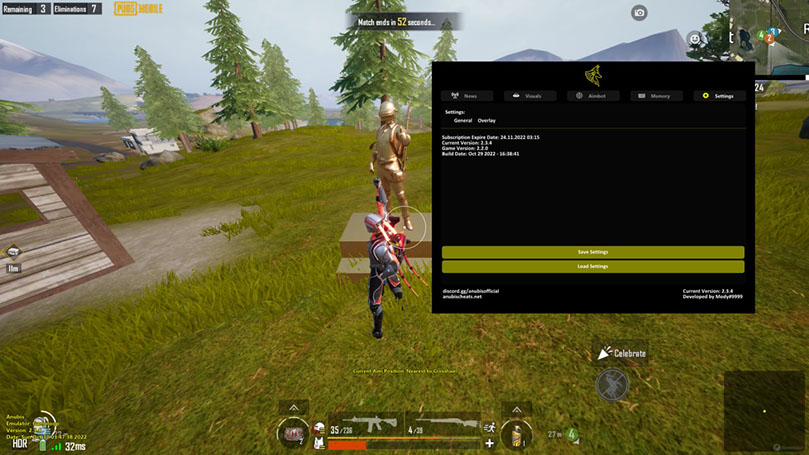Click the crossed-out round button below Celebrate
The image size is (809, 455).
pyautogui.click(x=612, y=384)
